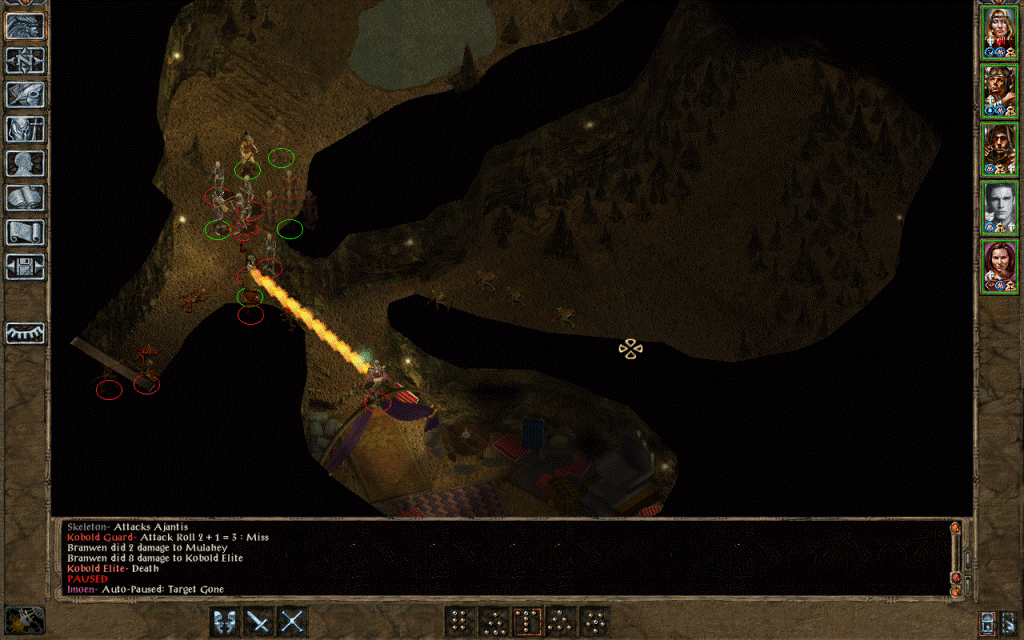Click the combat log's scroll-up arrow

pos(955,528)
